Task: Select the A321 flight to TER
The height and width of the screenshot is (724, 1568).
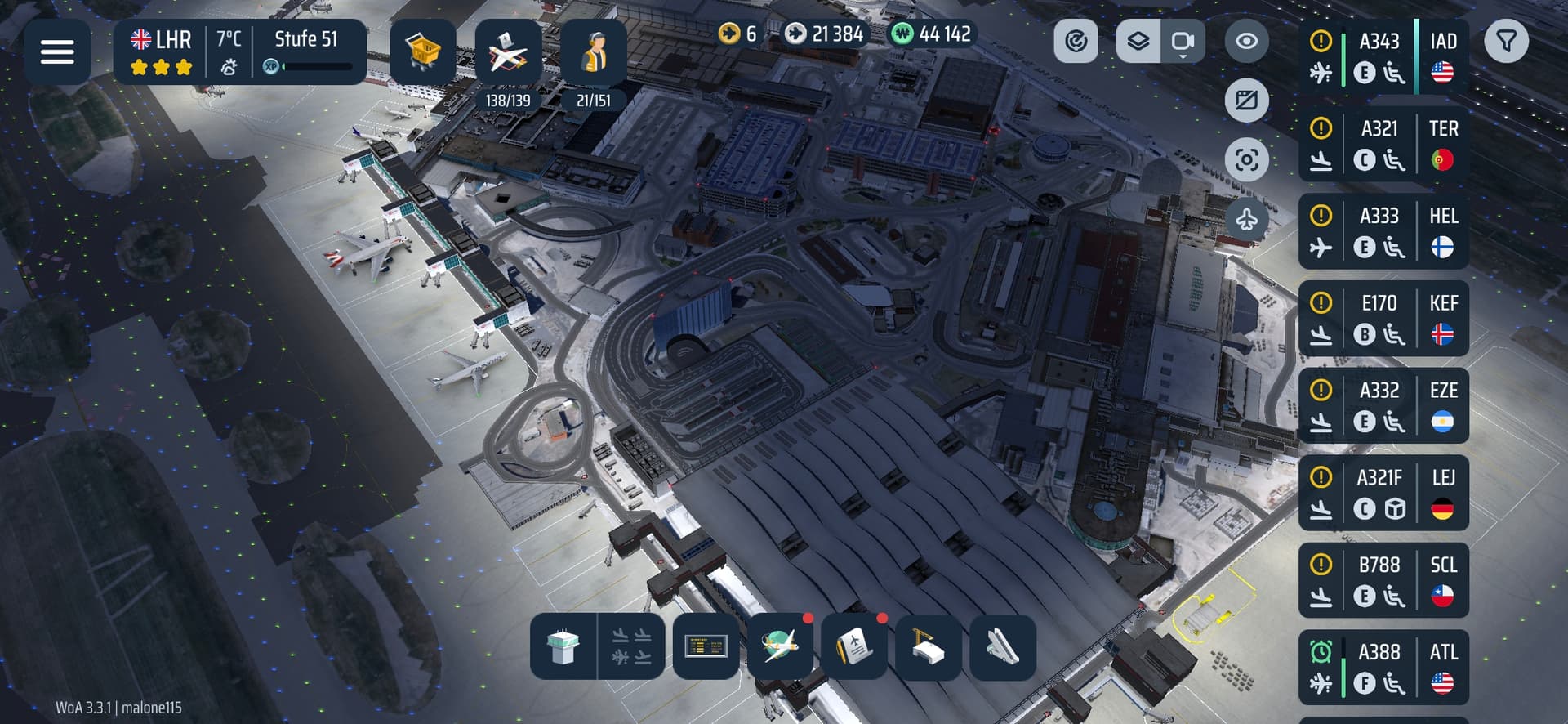Action: click(1383, 144)
